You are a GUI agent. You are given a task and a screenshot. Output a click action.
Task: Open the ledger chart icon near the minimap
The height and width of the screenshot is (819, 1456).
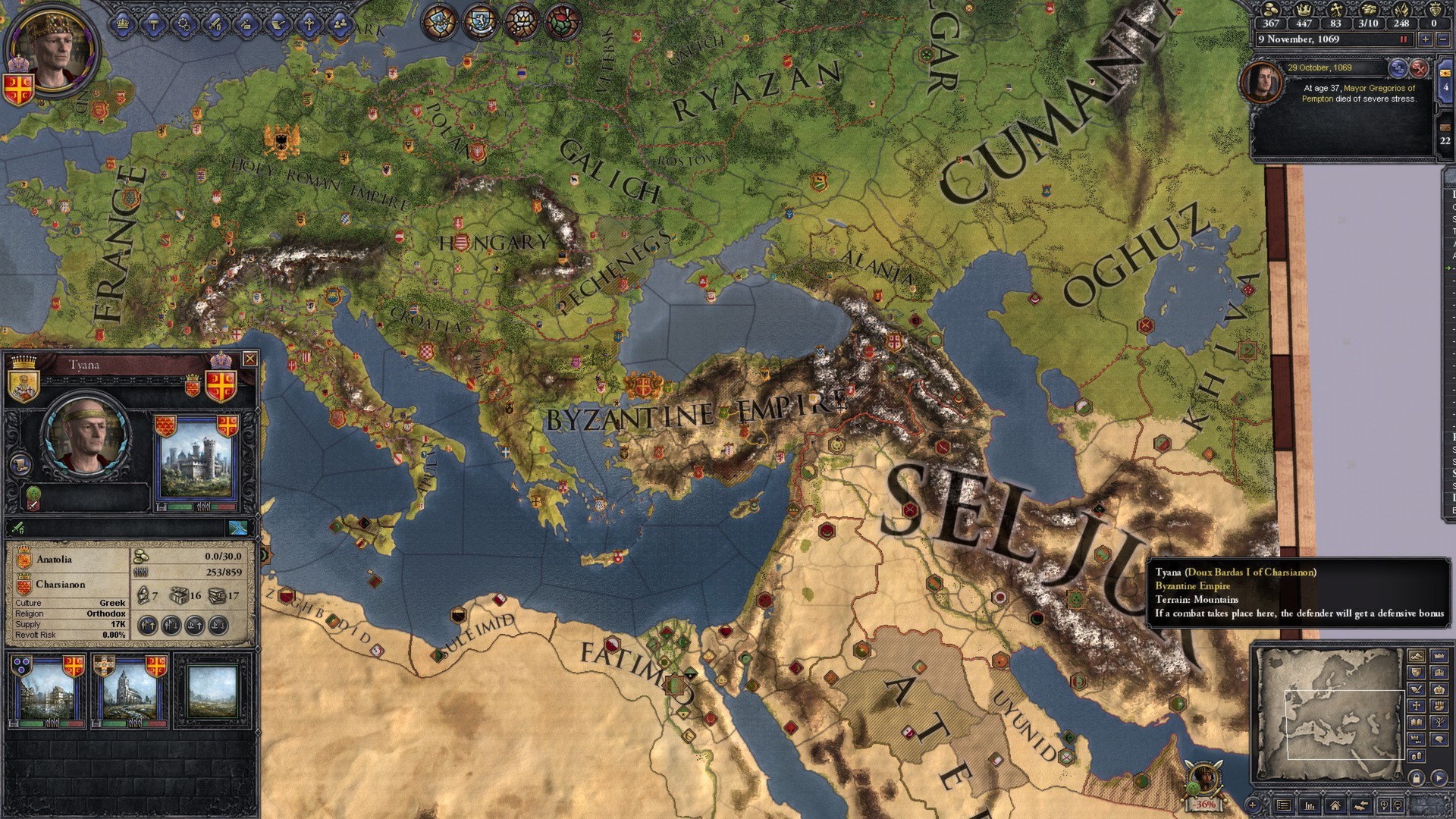tap(1310, 805)
